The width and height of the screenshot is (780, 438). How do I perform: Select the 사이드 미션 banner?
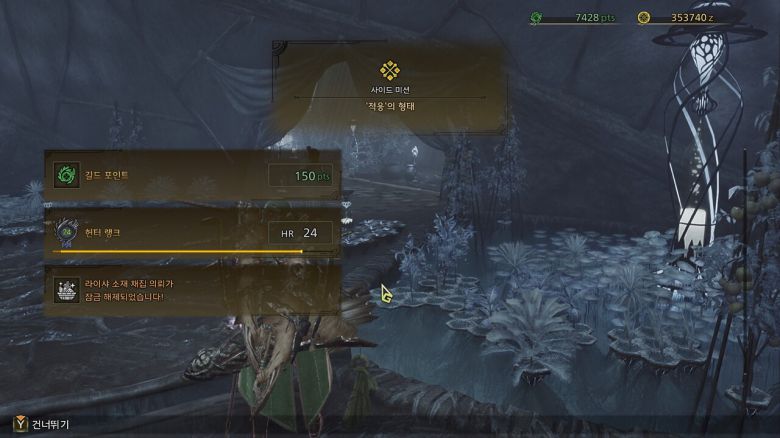click(x=390, y=86)
